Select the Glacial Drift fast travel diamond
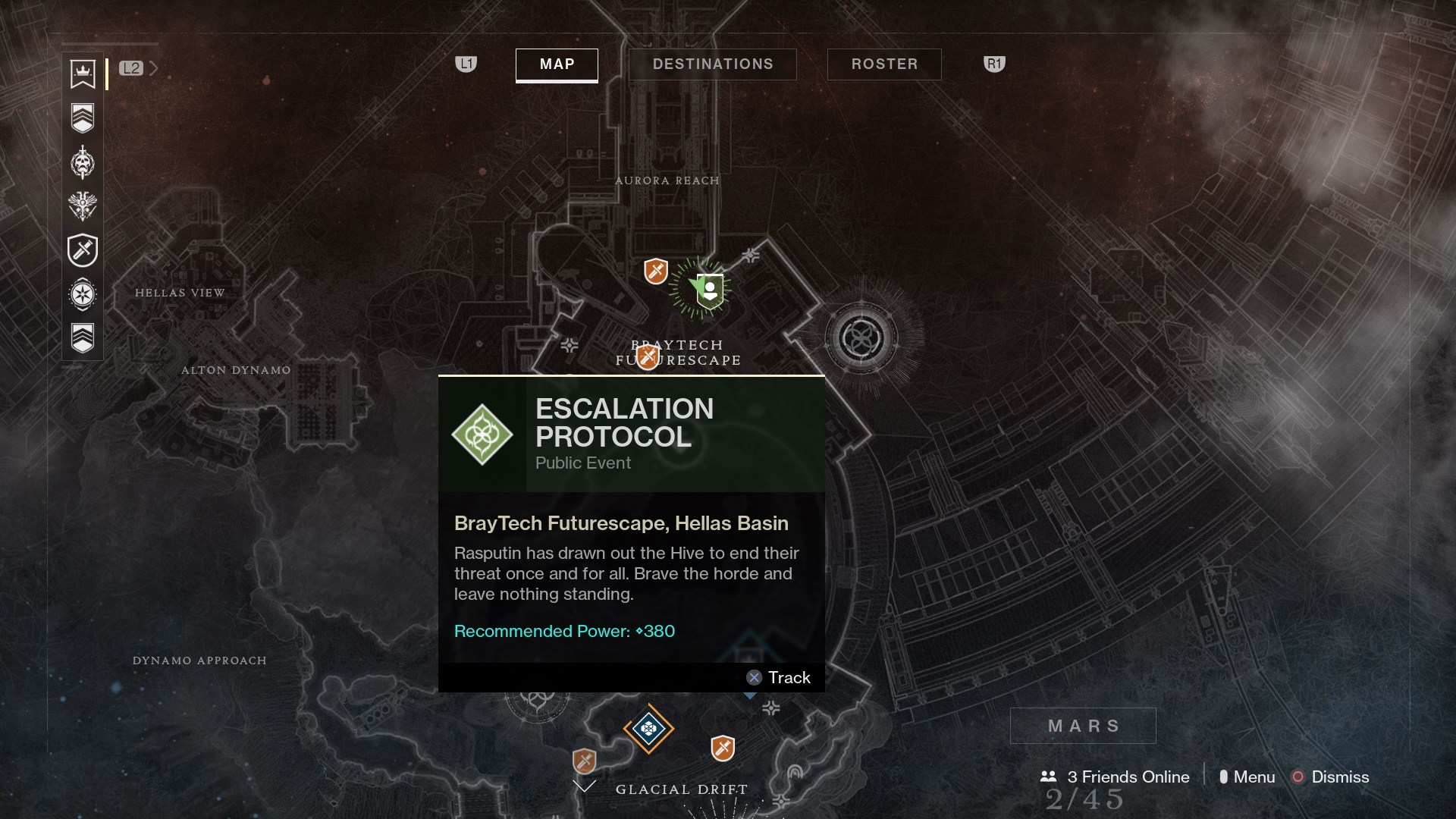 coord(648,729)
